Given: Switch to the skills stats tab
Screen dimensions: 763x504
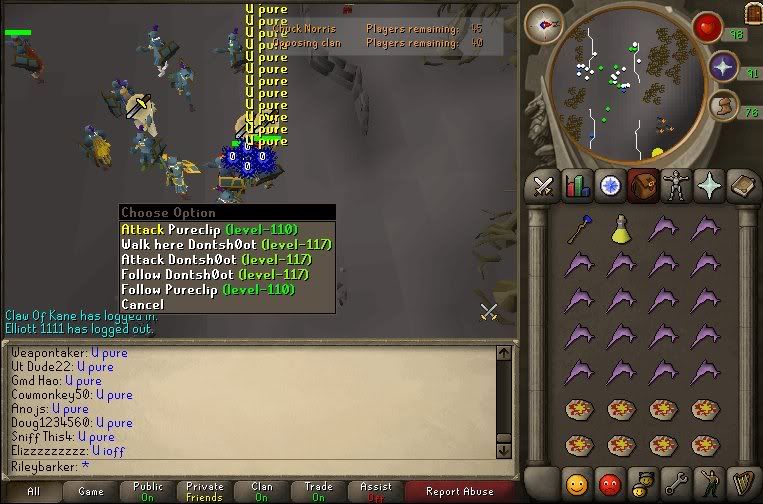Looking at the screenshot, I should coord(577,186).
